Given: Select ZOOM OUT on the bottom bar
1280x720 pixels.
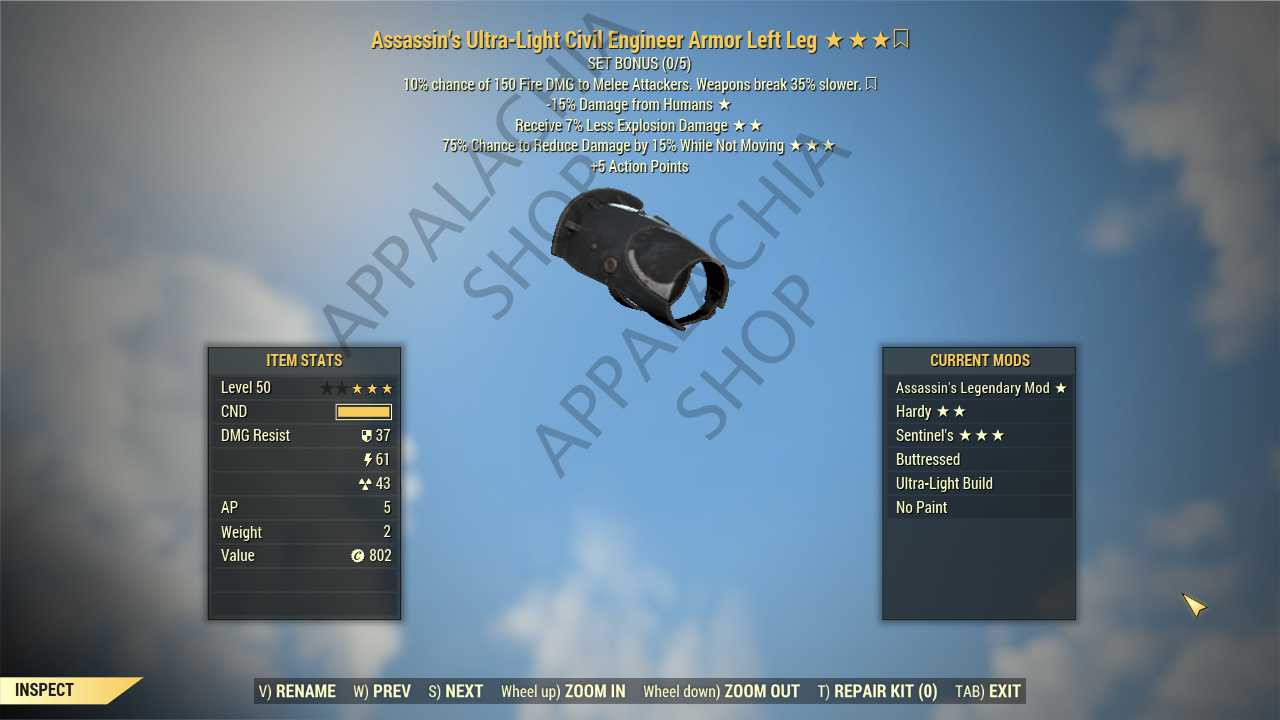Looking at the screenshot, I should pyautogui.click(x=721, y=691).
